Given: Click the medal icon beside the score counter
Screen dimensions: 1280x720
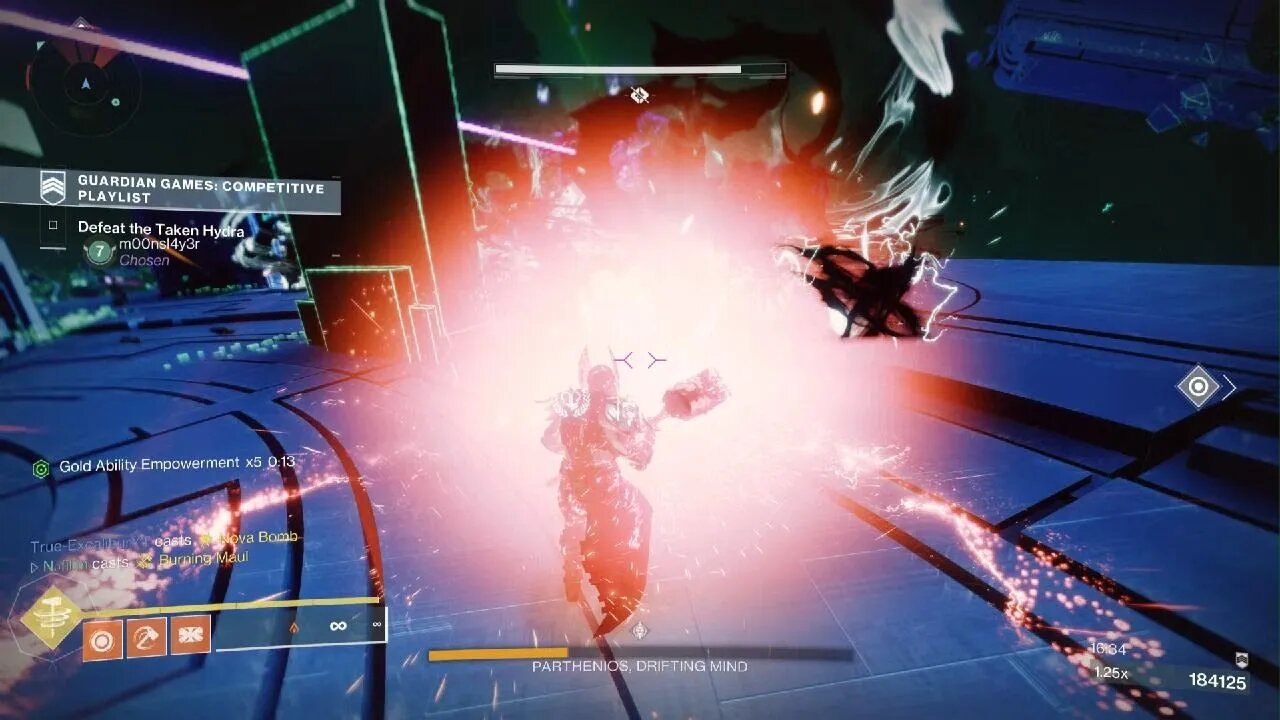Looking at the screenshot, I should pyautogui.click(x=1242, y=661).
